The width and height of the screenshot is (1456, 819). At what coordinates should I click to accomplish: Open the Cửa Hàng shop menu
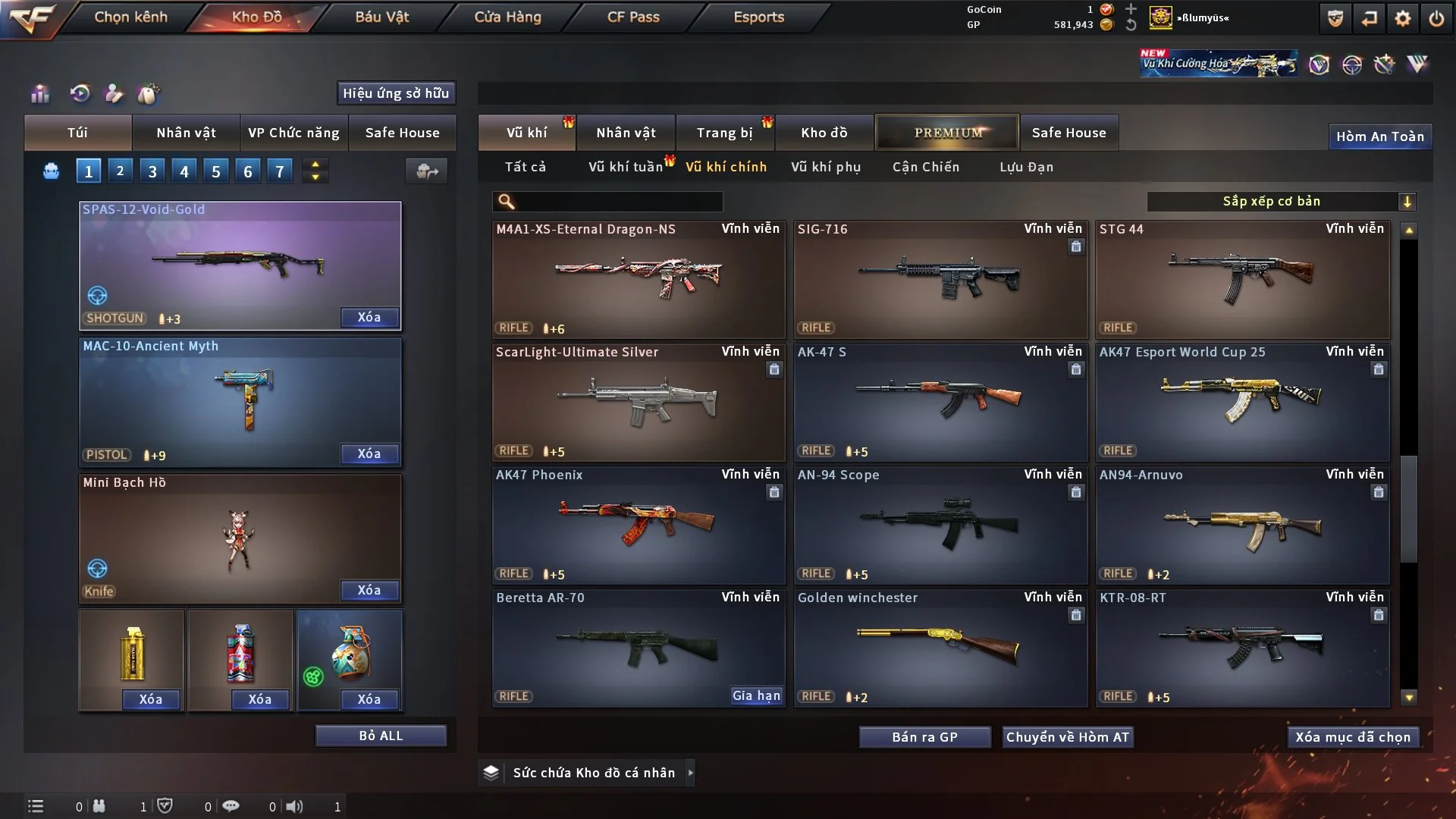(x=507, y=17)
